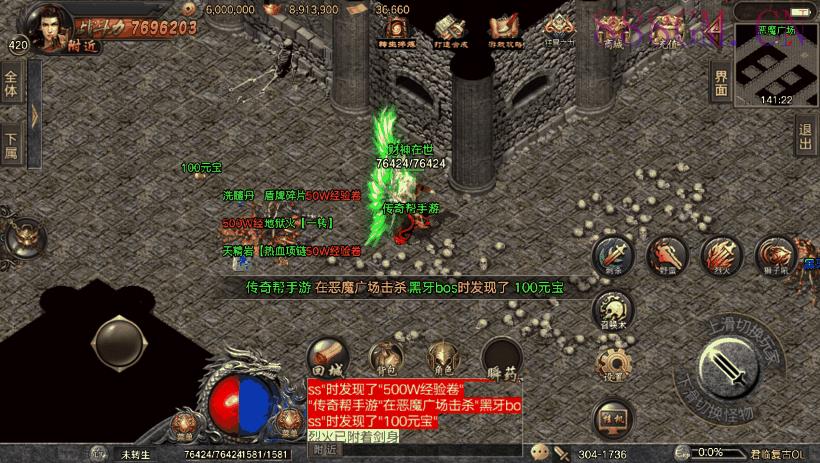This screenshot has height=463, width=820.
Task: Activate the 狮子吼 roar skill
Action: (774, 256)
